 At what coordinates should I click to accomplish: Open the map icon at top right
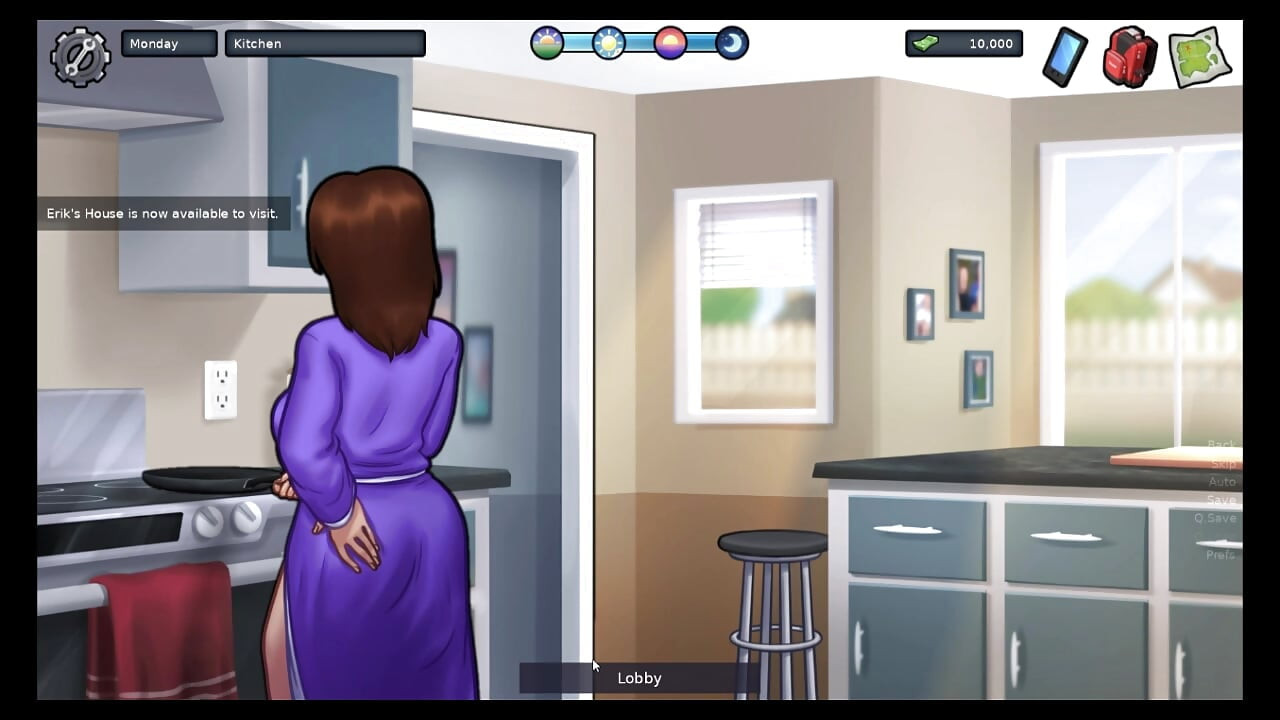pyautogui.click(x=1198, y=57)
